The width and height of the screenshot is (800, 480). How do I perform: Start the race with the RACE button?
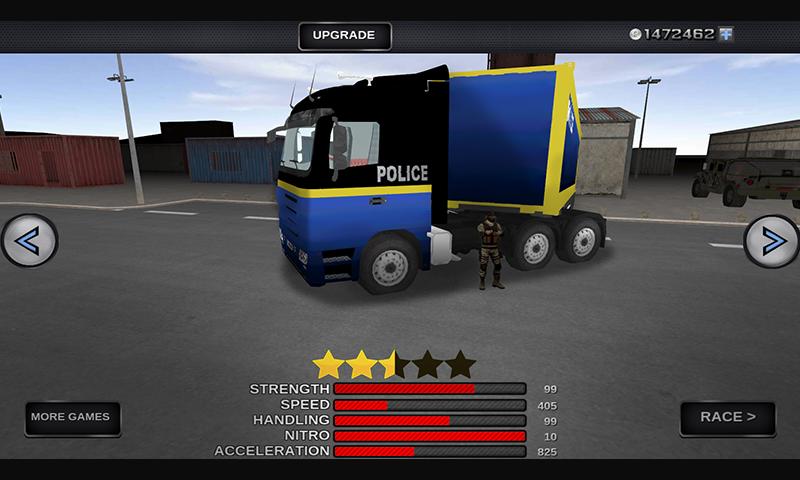tap(727, 418)
